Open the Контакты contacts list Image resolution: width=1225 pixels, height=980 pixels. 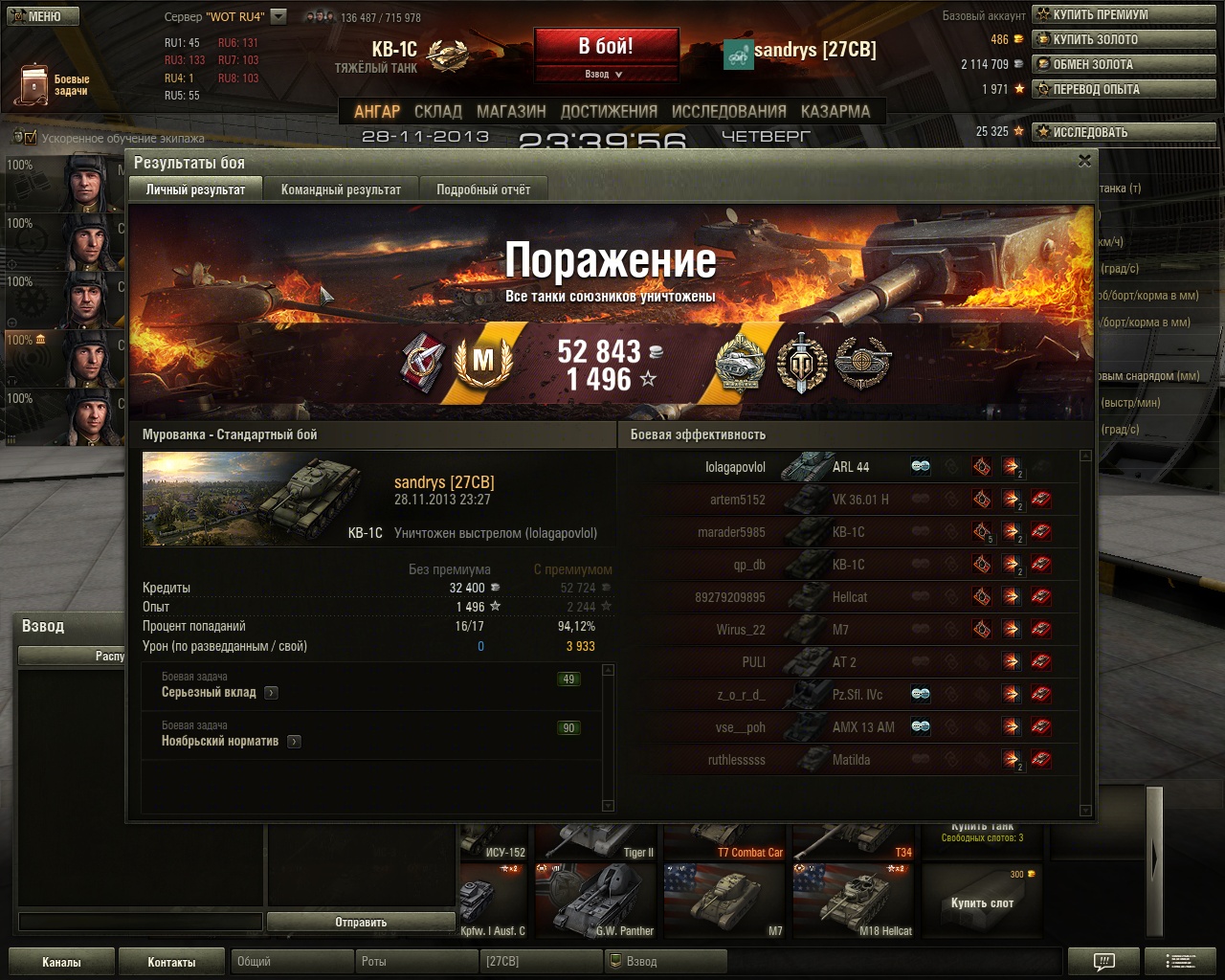[x=171, y=962]
